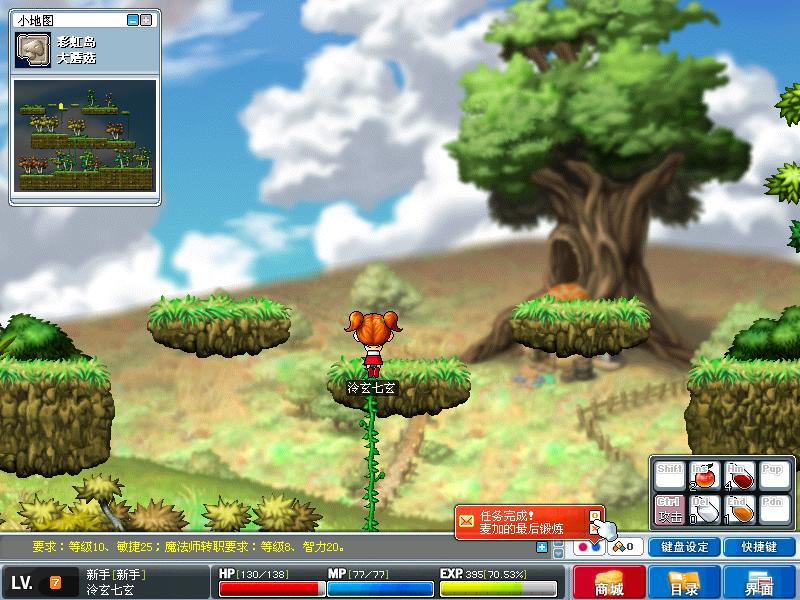Use the orange potion quick slot
This screenshot has height=600, width=800.
(738, 508)
